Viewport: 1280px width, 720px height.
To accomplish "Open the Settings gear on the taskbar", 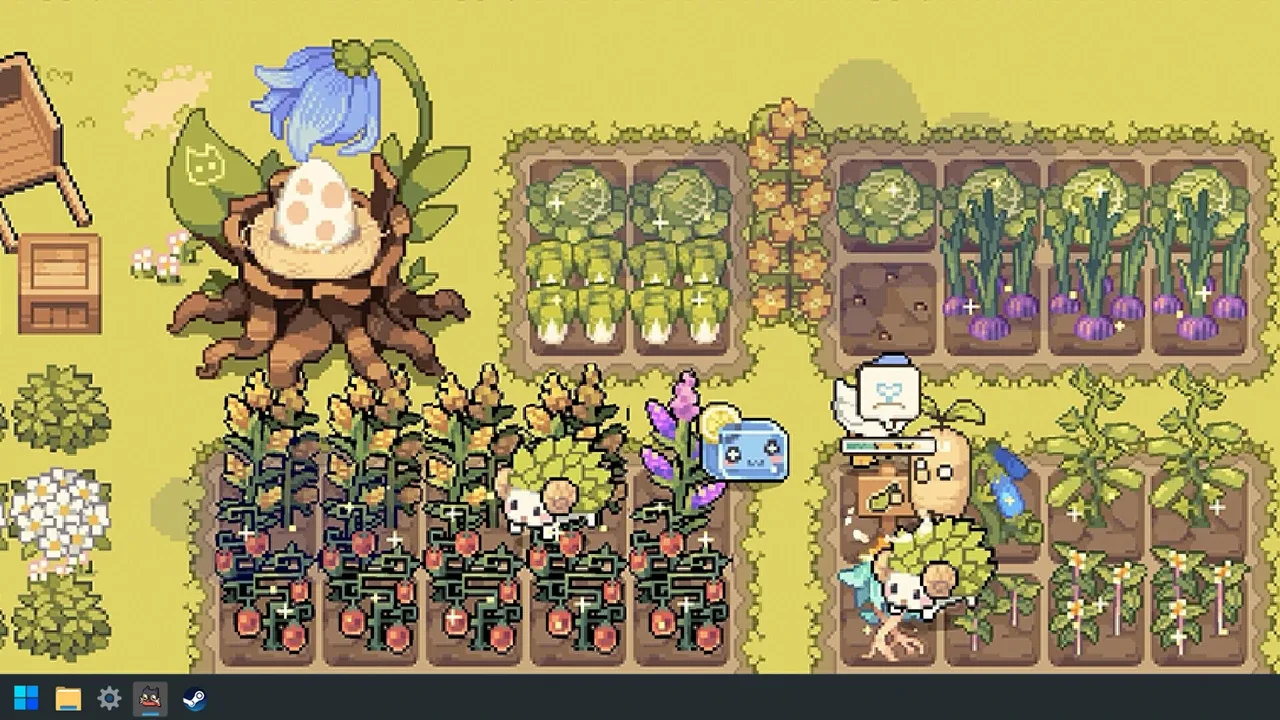I will click(108, 698).
